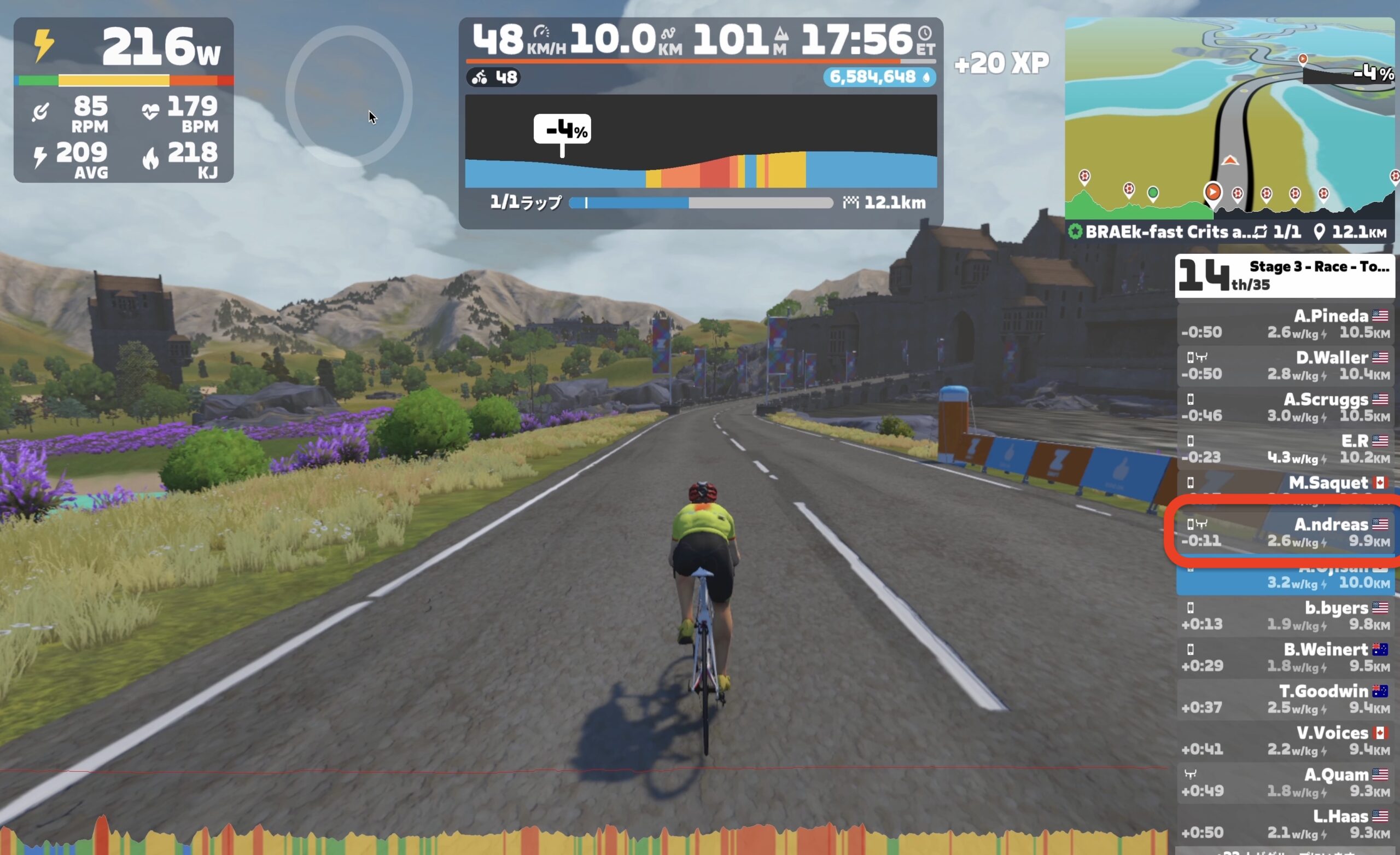The image size is (1400, 855).
Task: Select the circled A.ndreas rider row
Action: (x=1285, y=532)
